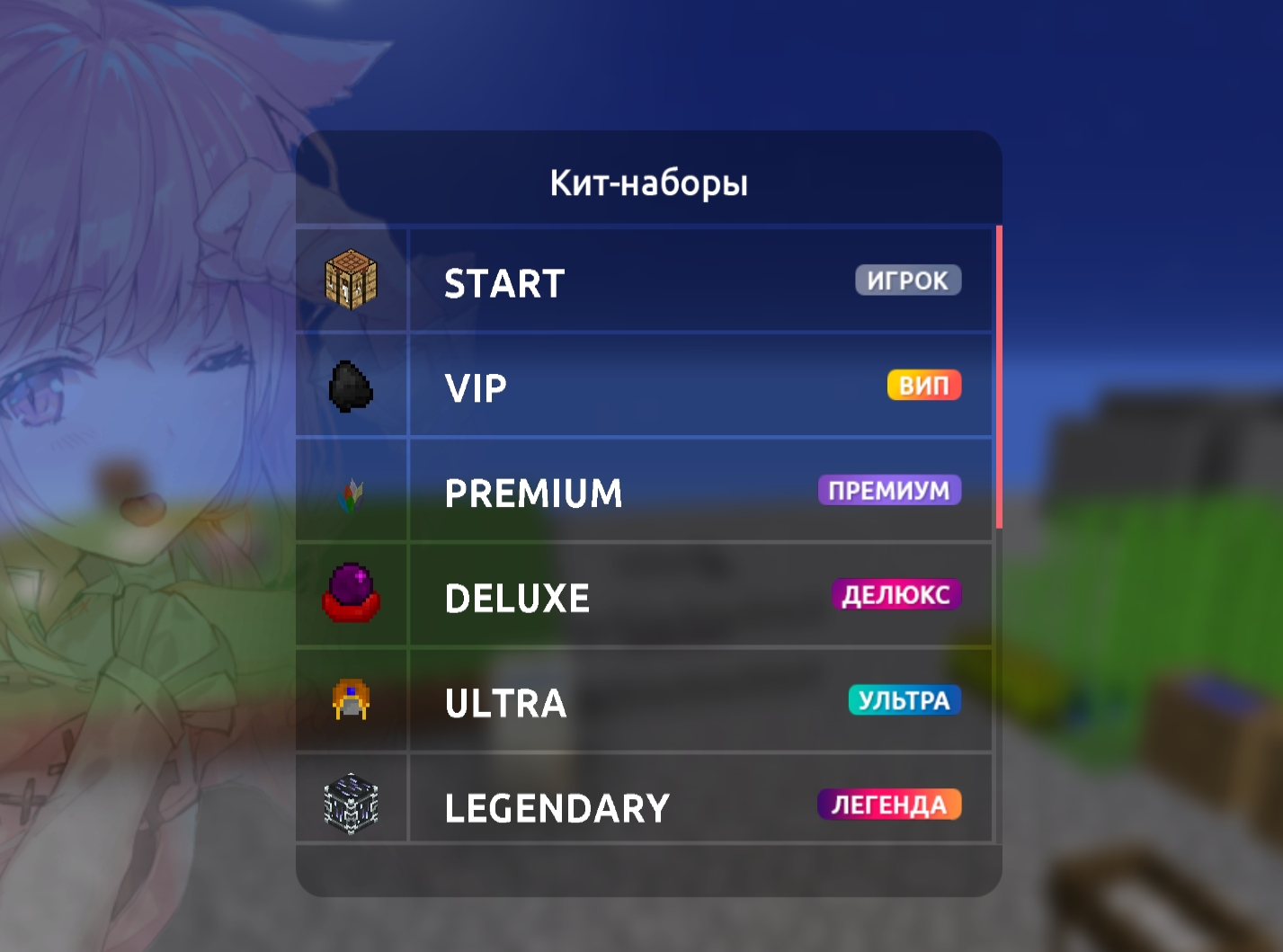Click the coal icon for VIP
The image size is (1283, 952).
tap(351, 387)
